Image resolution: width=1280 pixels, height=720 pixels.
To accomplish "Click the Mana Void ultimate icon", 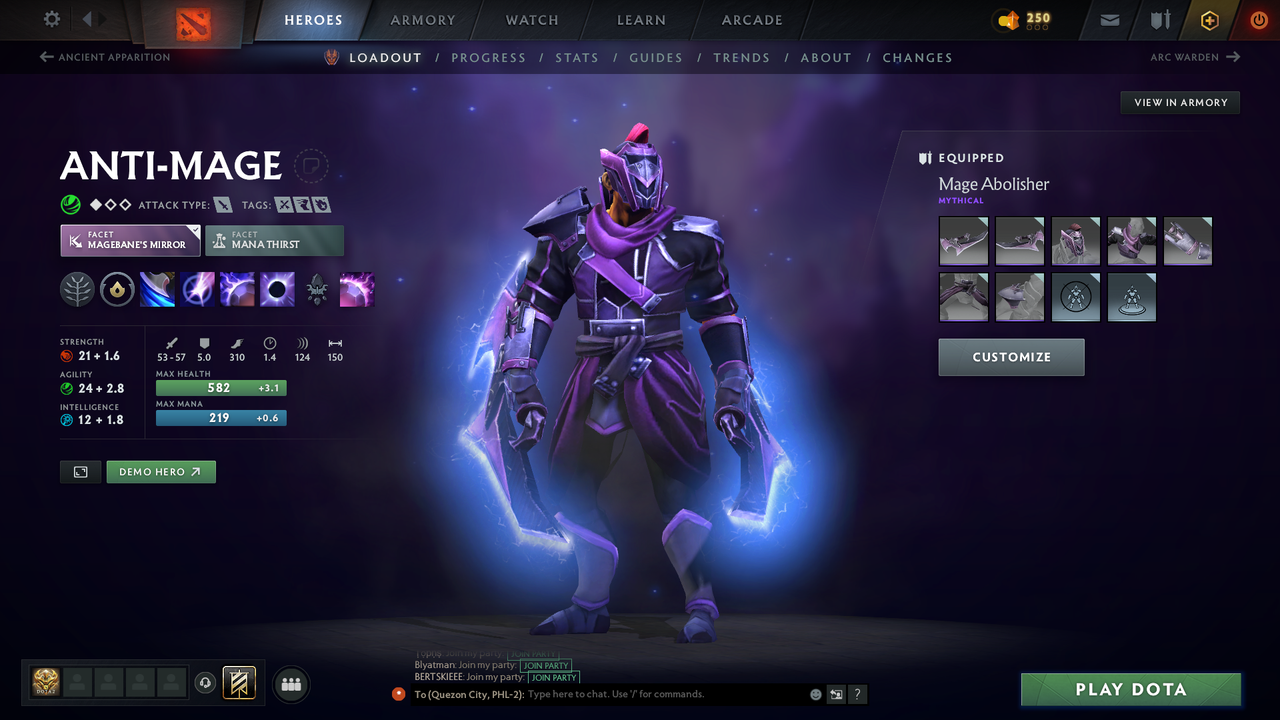I will (277, 289).
